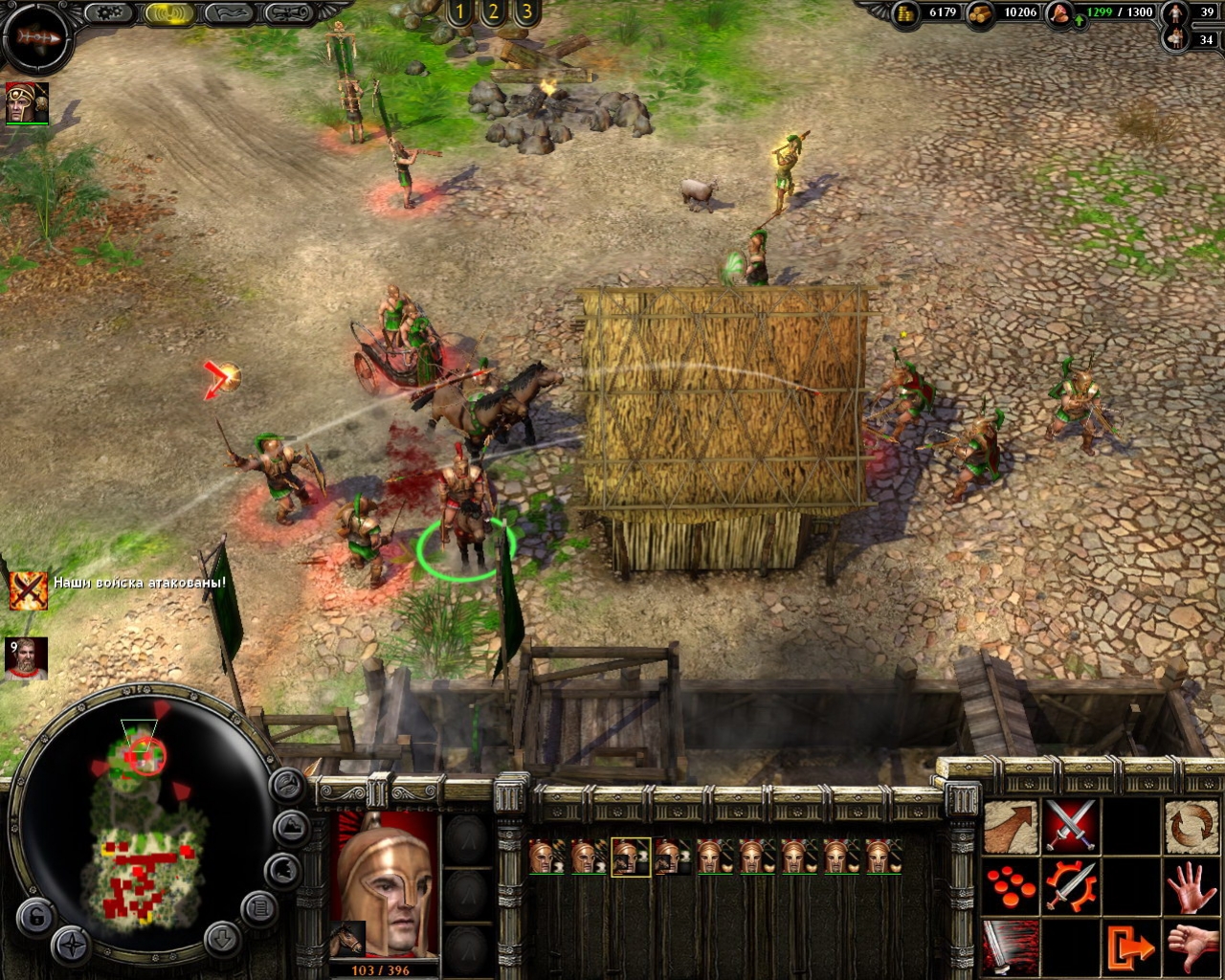Select control group 3

coord(526,12)
